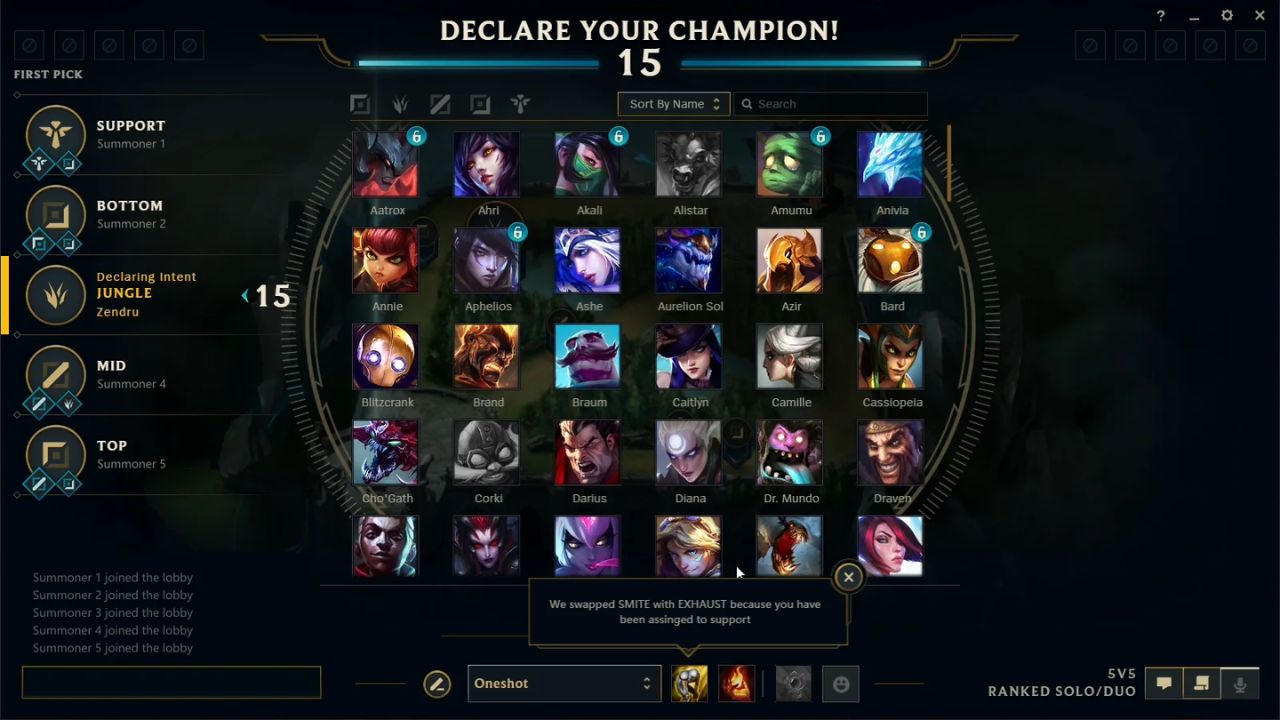The width and height of the screenshot is (1280, 720).
Task: Open the emote picker smiley icon
Action: [841, 683]
